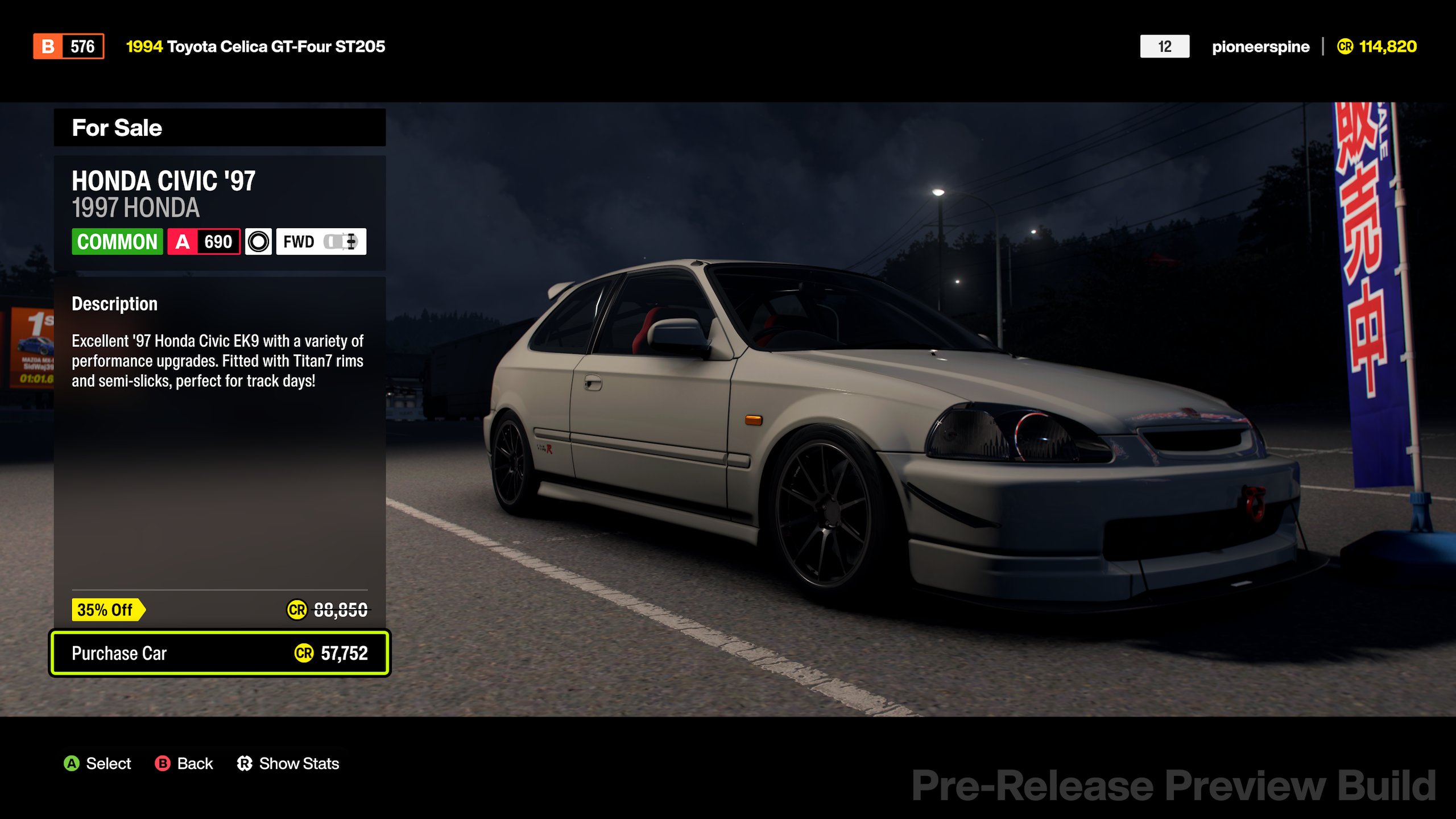1456x819 pixels.
Task: Choose the Select option in the footer
Action: (97, 763)
